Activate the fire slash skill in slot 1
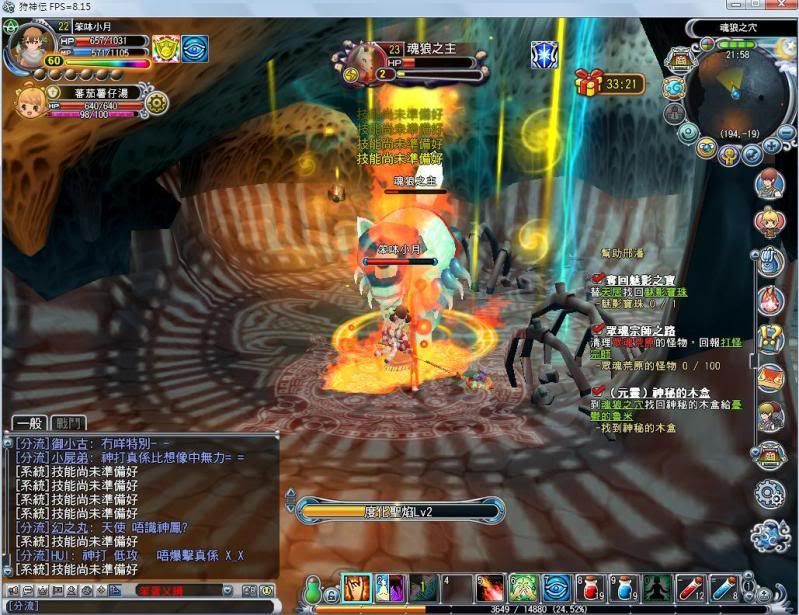This screenshot has height=615, width=799. (357, 587)
